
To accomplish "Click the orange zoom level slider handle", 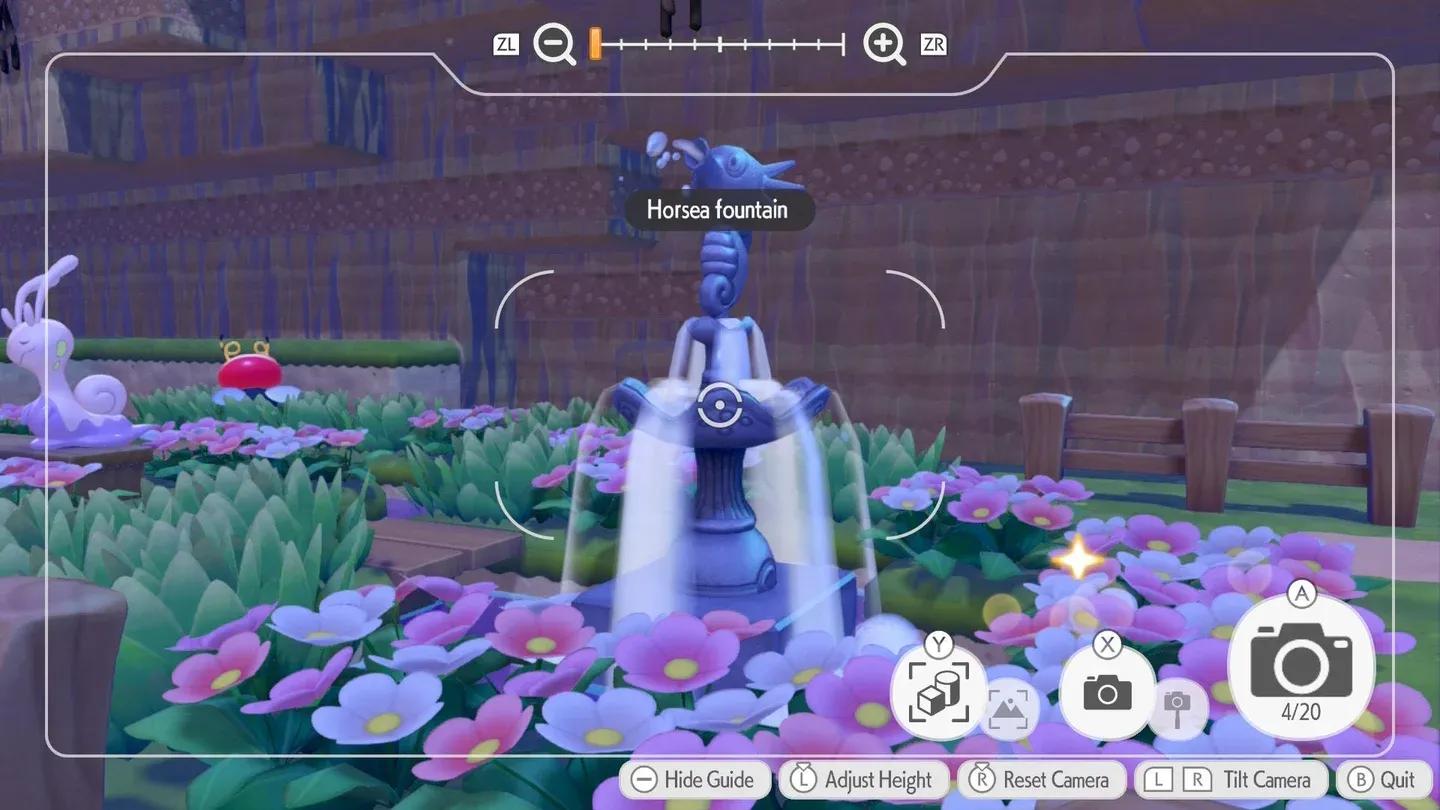I will [596, 43].
